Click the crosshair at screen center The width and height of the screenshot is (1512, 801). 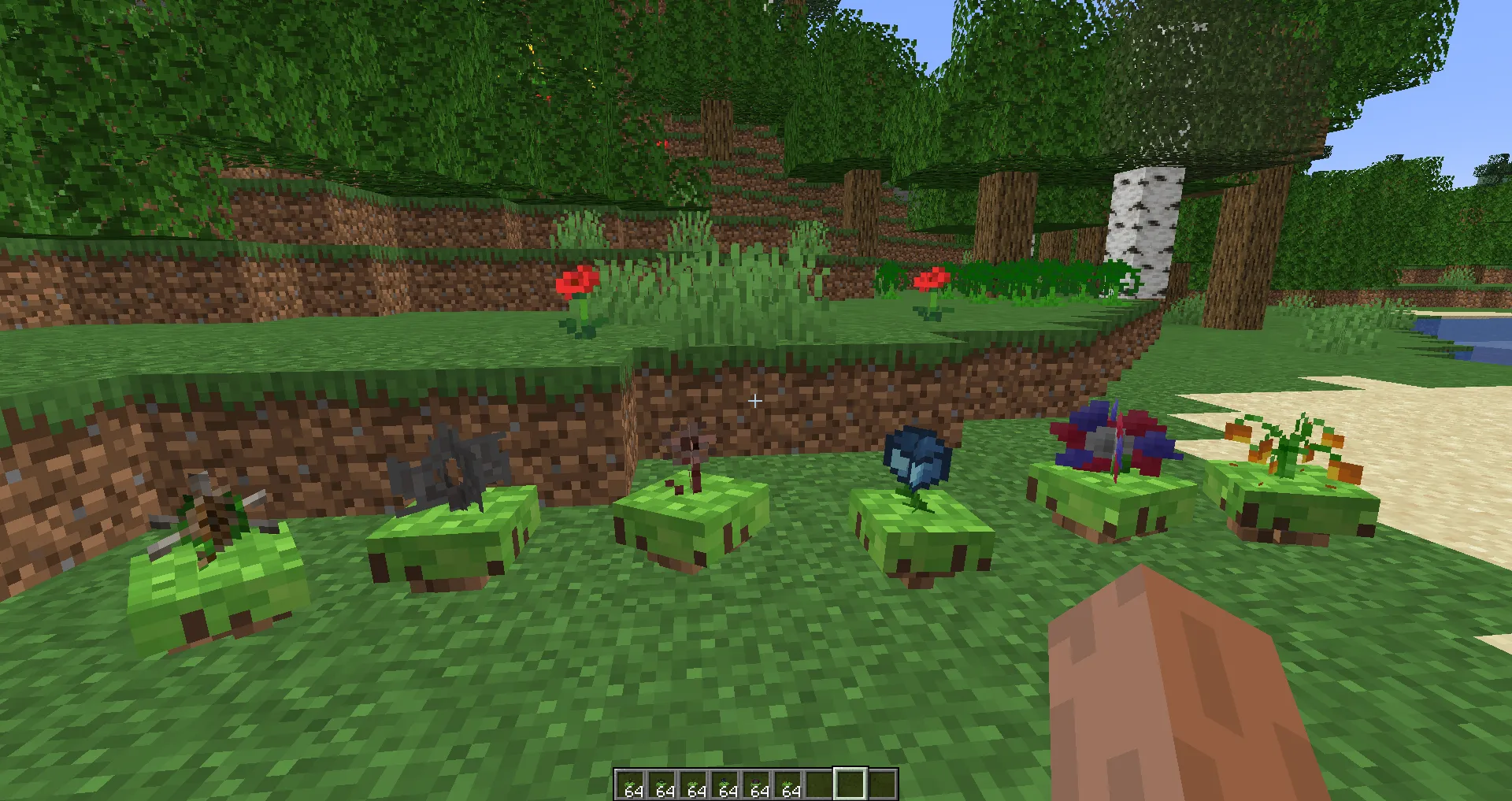point(754,401)
